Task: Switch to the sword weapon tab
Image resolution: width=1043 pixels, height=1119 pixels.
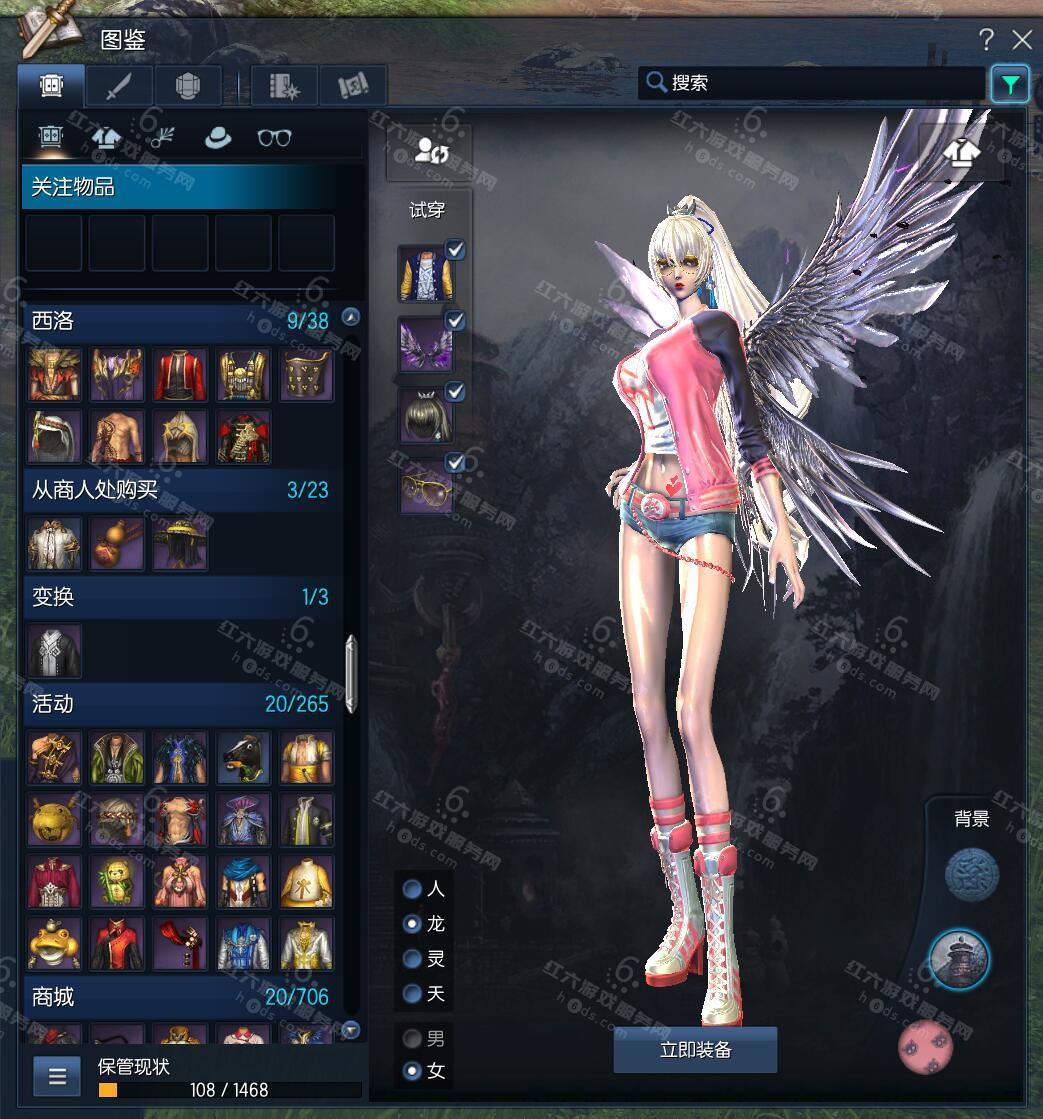Action: point(119,86)
